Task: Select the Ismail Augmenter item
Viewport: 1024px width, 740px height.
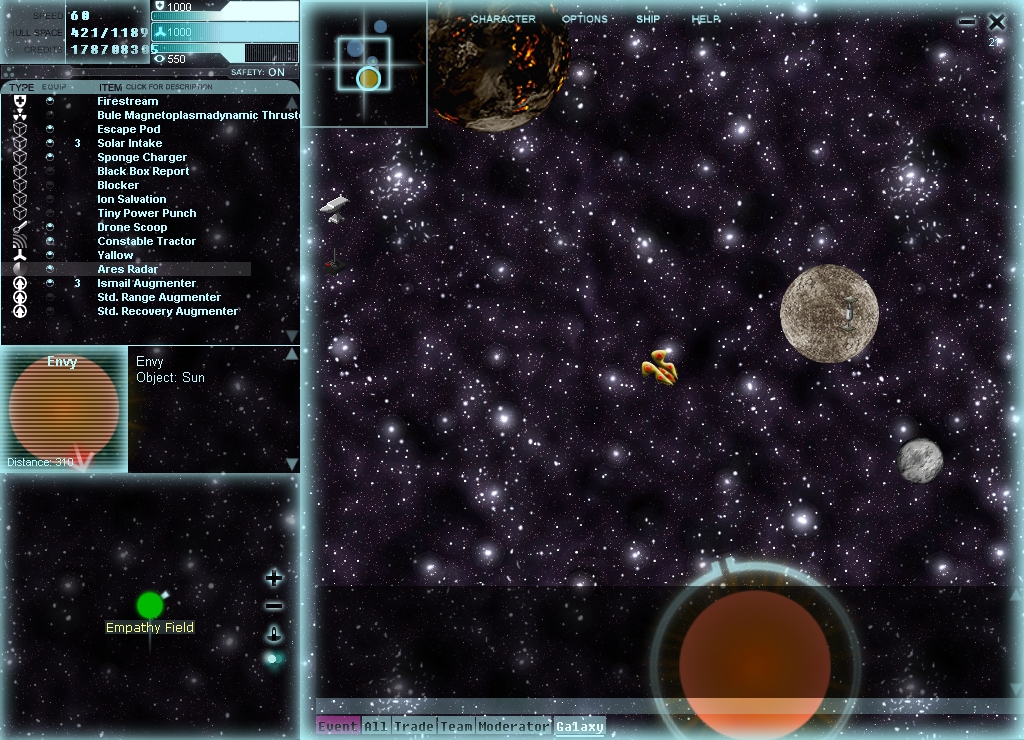Action: click(x=146, y=283)
